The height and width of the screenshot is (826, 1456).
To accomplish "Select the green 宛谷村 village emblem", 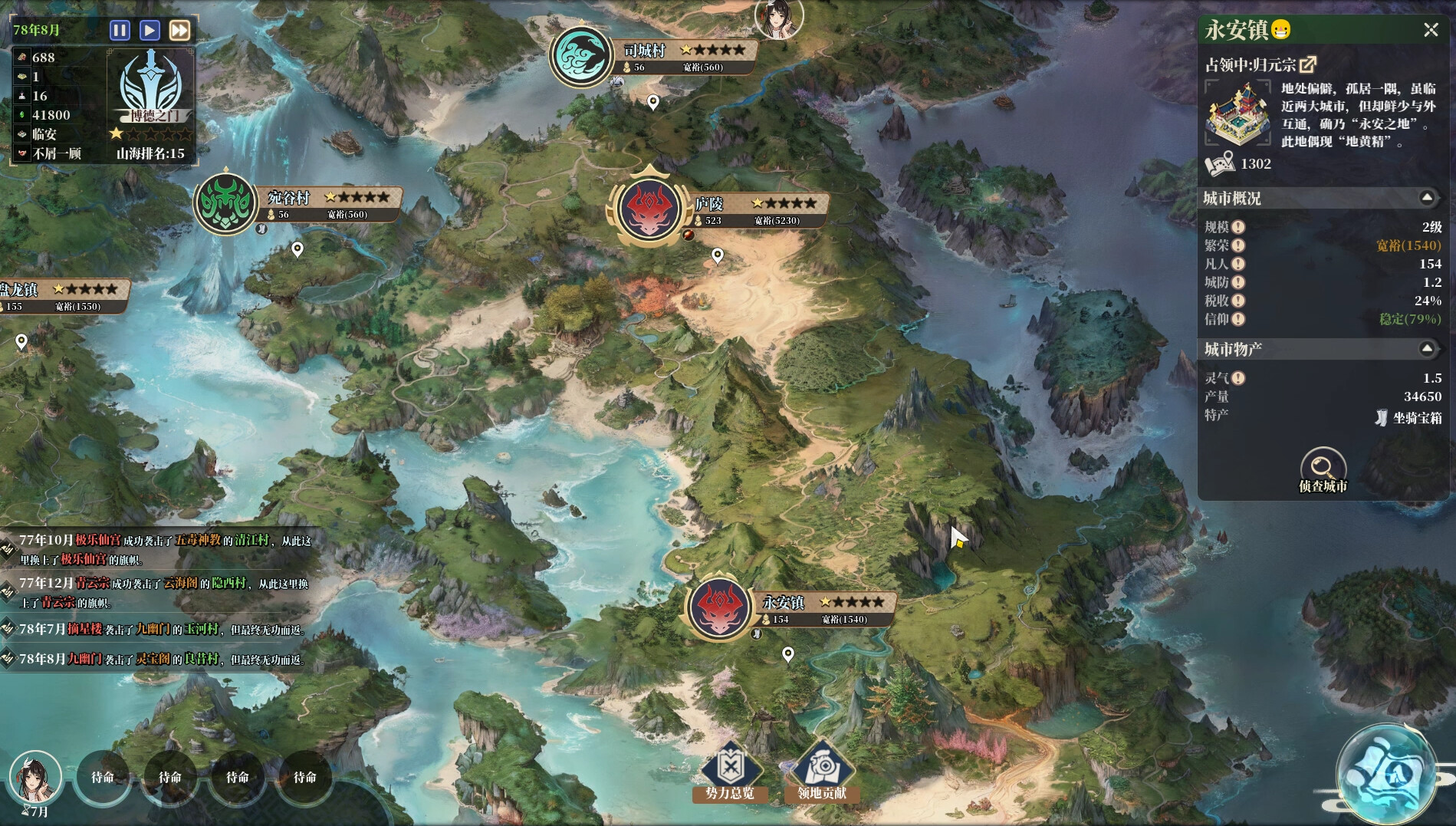I will pos(226,203).
